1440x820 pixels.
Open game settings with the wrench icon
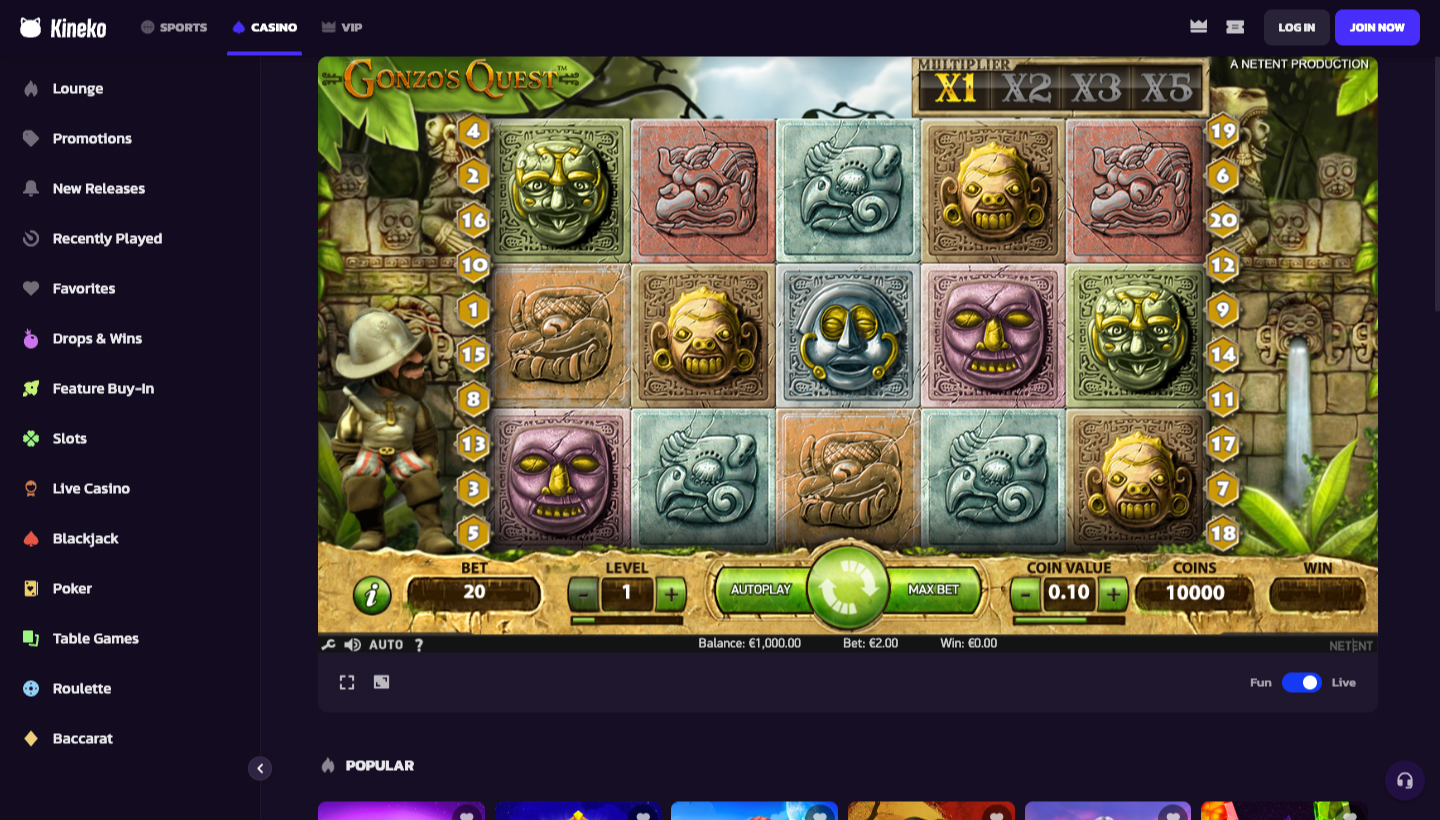pyautogui.click(x=327, y=645)
